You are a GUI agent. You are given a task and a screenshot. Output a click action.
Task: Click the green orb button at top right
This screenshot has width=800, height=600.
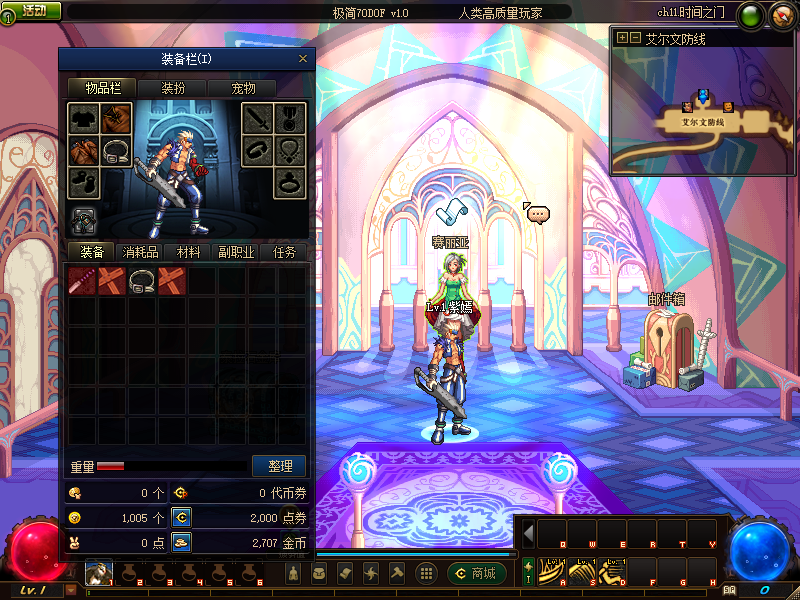coord(750,14)
